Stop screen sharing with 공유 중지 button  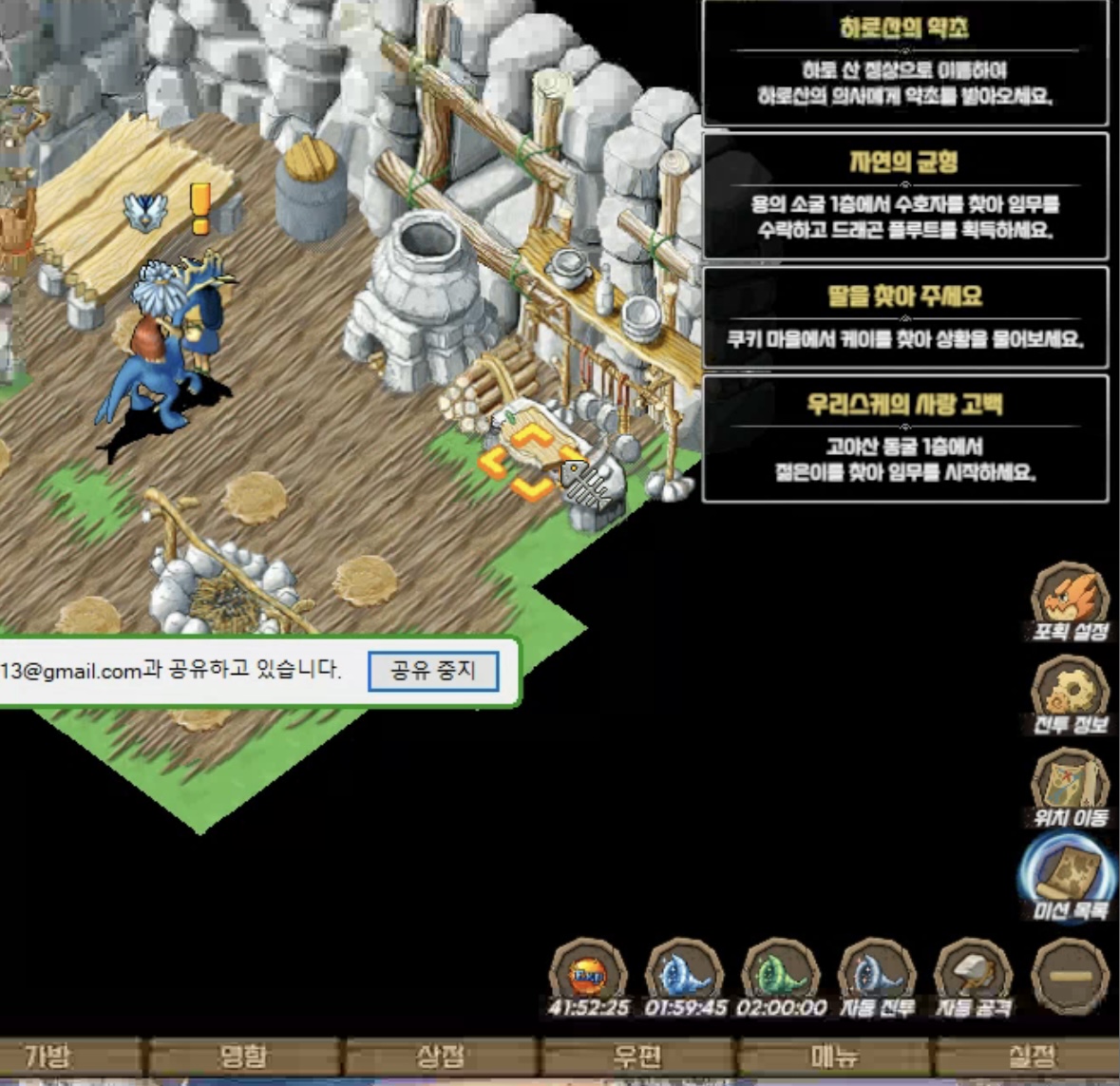click(433, 671)
